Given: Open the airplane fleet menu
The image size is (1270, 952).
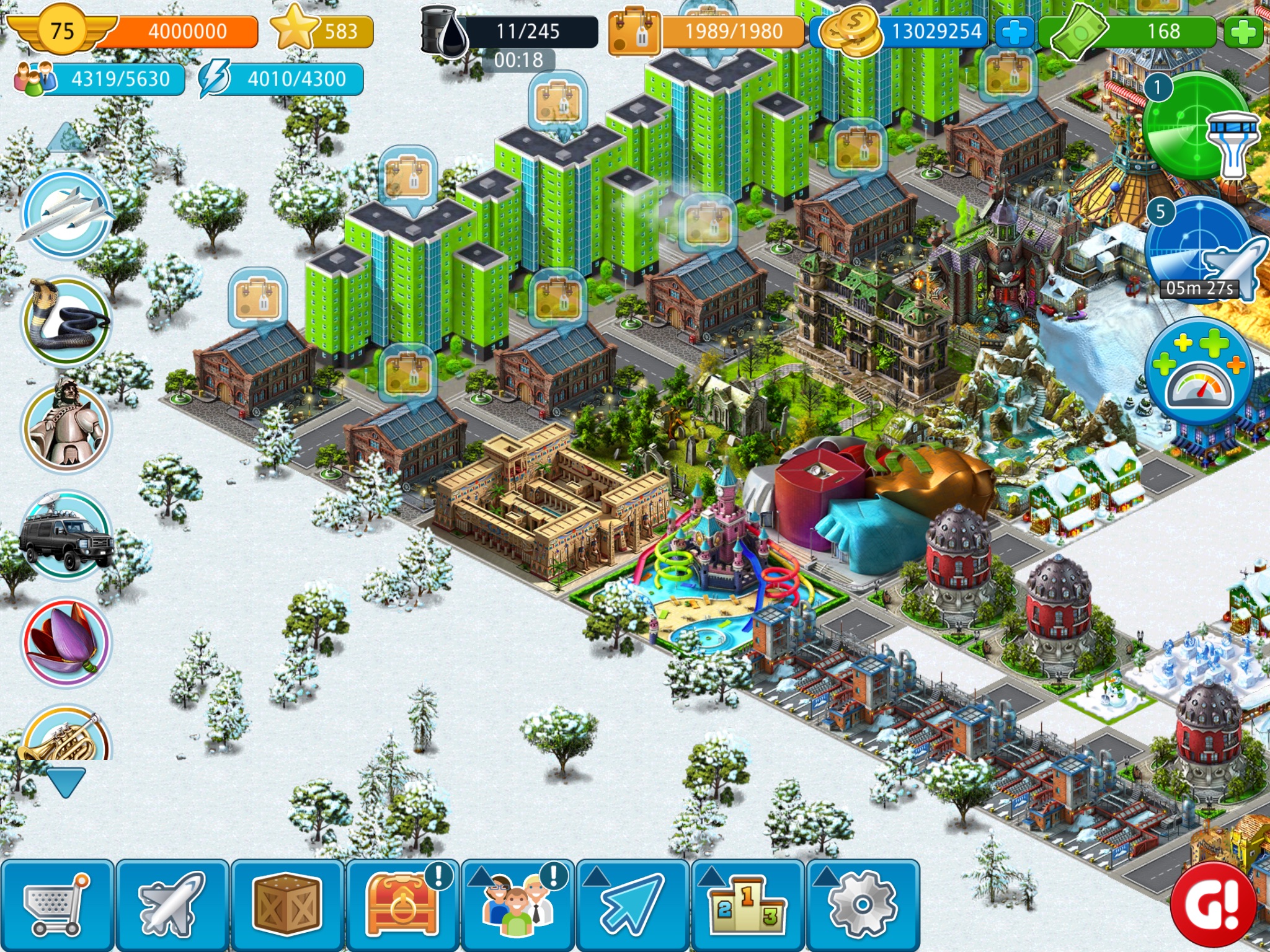Looking at the screenshot, I should tap(172, 905).
